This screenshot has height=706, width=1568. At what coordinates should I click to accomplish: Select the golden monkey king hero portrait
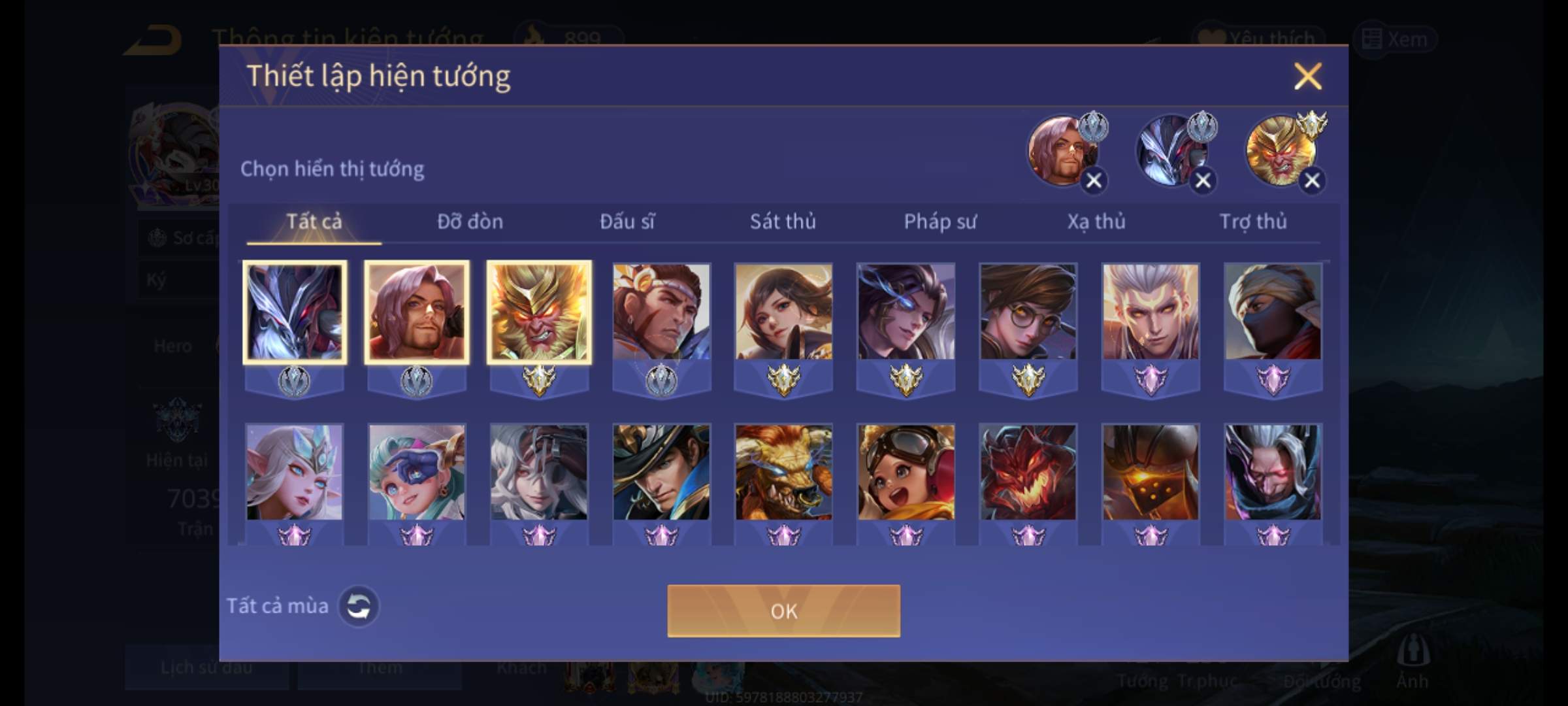tap(539, 312)
